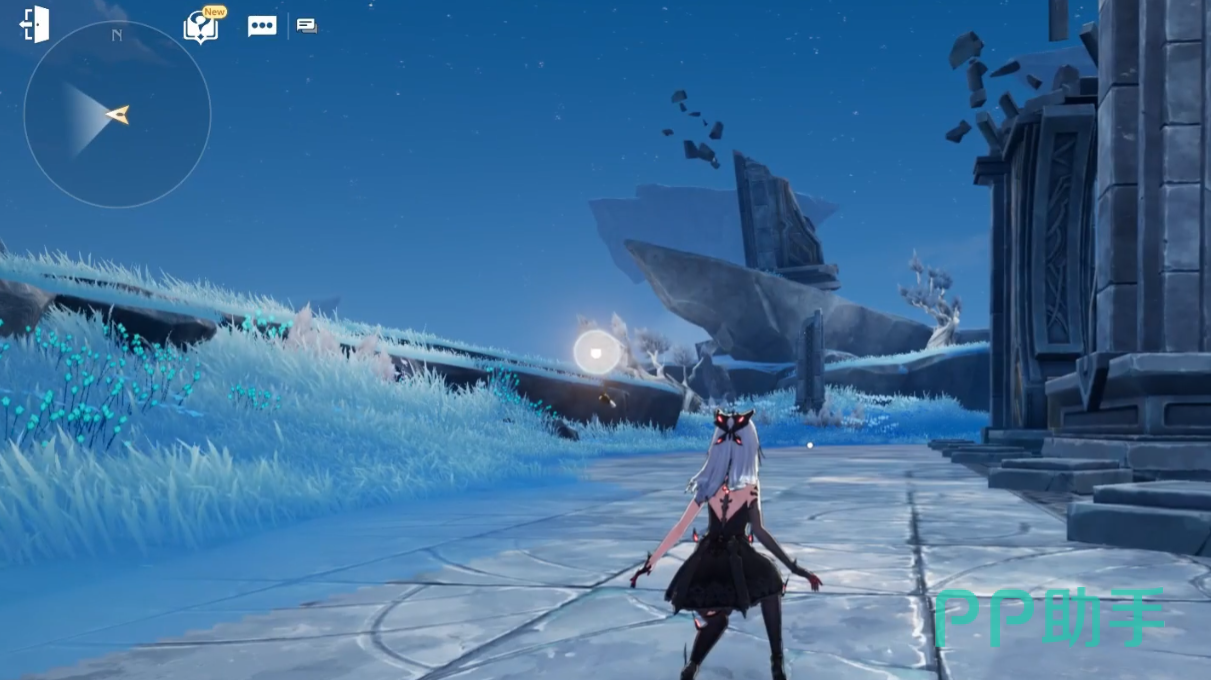Click the exit door icon
The image size is (1211, 680).
point(34,25)
